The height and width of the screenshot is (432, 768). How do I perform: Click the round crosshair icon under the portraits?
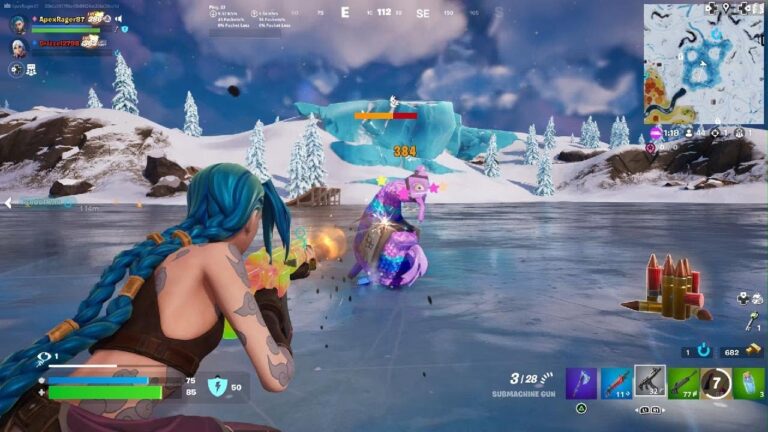[16, 69]
